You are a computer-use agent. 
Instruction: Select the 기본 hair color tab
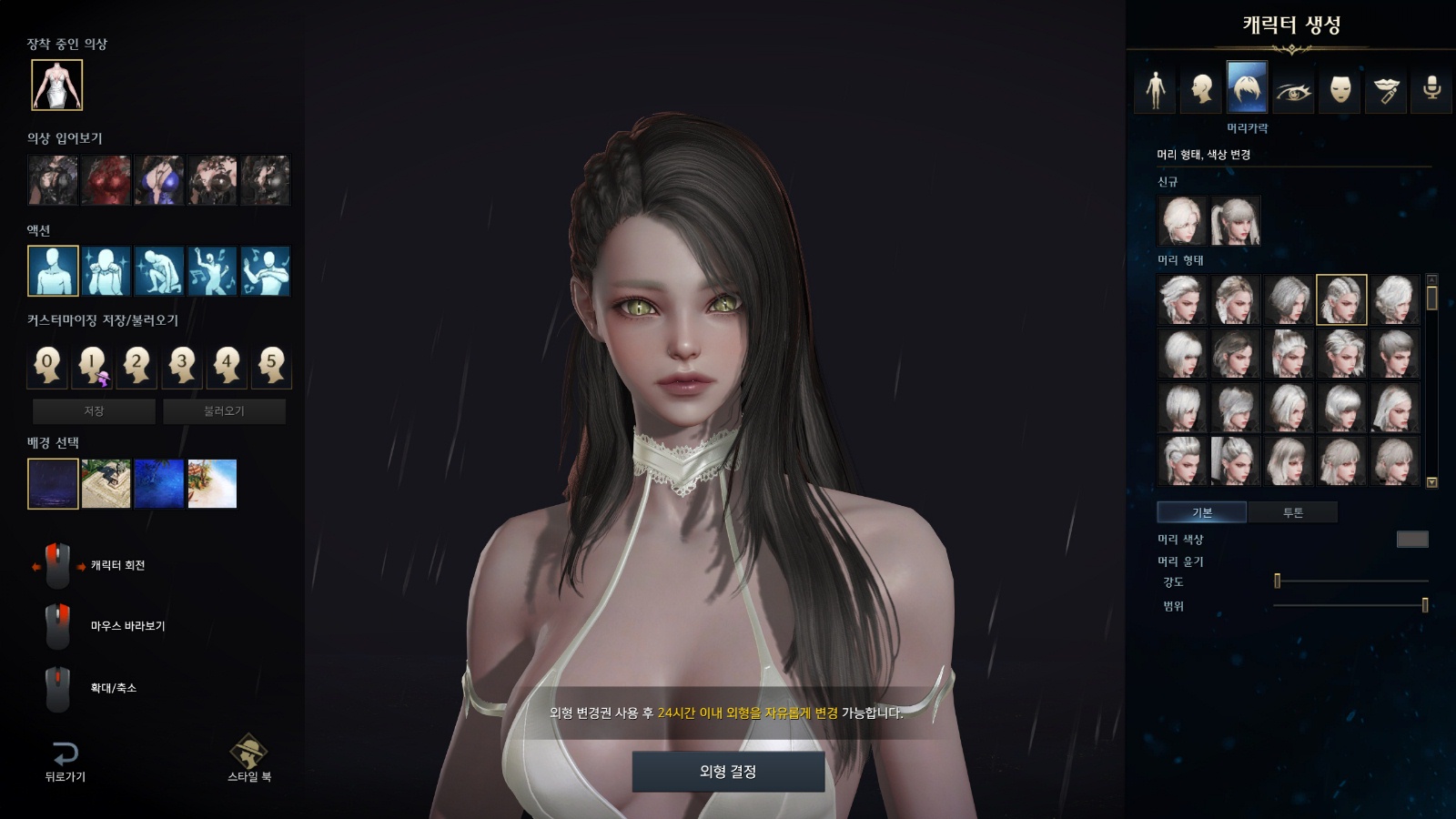(x=1202, y=512)
